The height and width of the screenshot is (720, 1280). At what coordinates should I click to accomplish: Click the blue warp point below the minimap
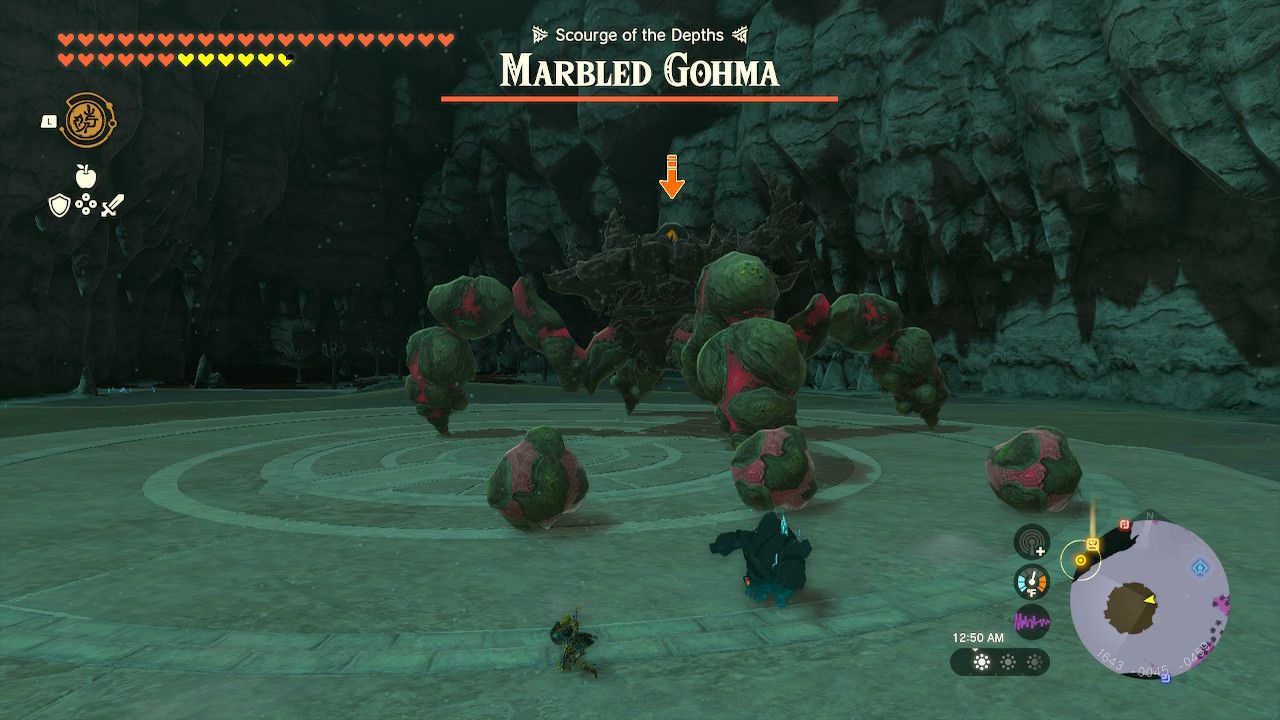[1164, 676]
